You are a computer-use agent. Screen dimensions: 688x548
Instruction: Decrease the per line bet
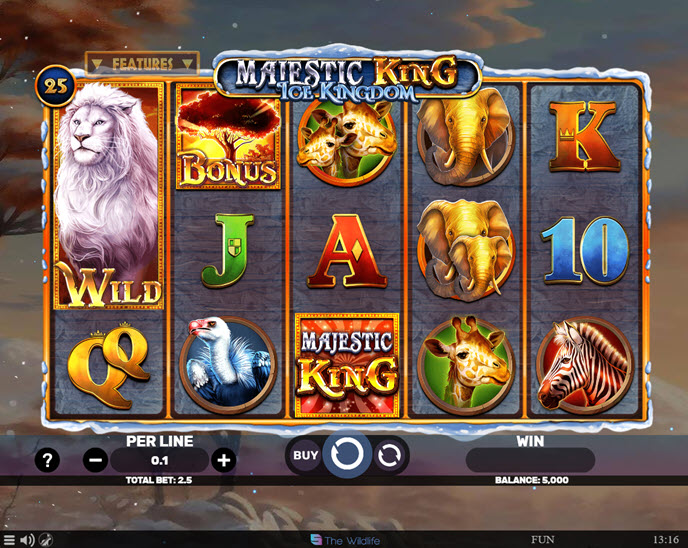point(96,460)
